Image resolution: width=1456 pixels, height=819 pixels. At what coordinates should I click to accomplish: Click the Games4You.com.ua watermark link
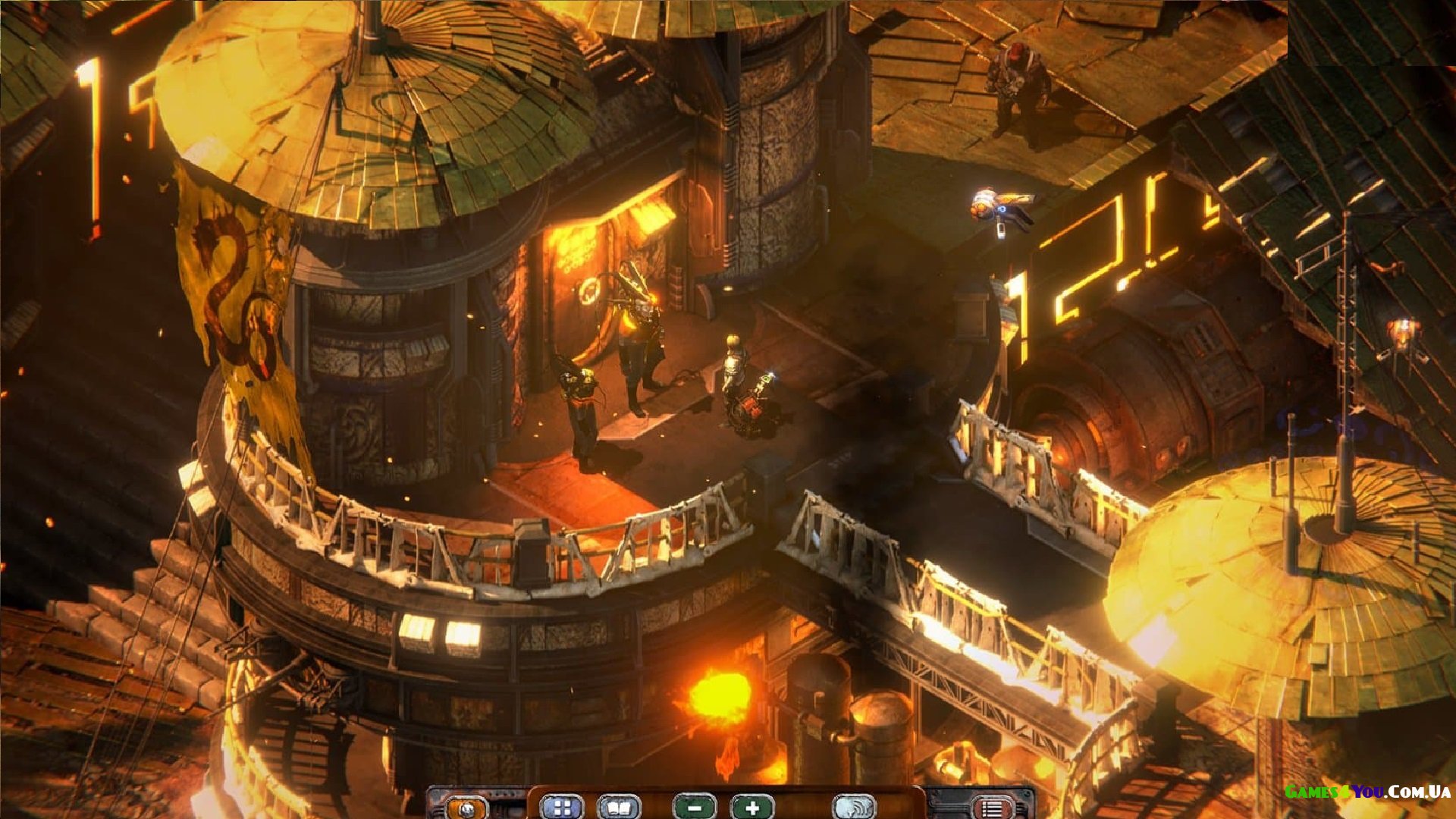1367,792
